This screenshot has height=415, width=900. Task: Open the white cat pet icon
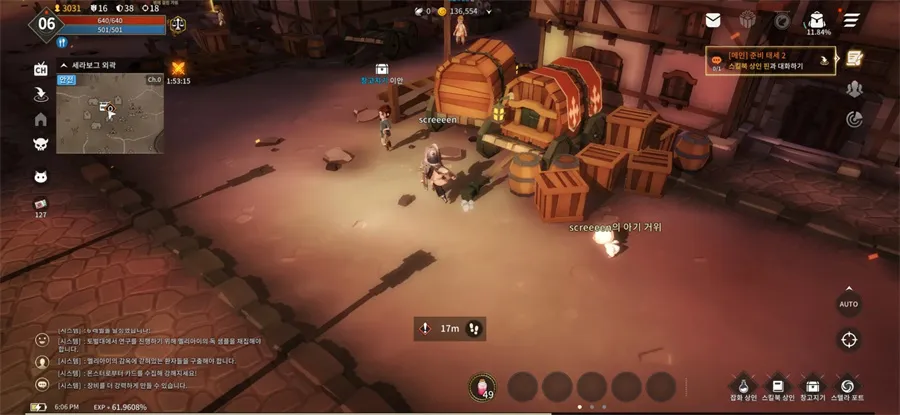click(41, 177)
